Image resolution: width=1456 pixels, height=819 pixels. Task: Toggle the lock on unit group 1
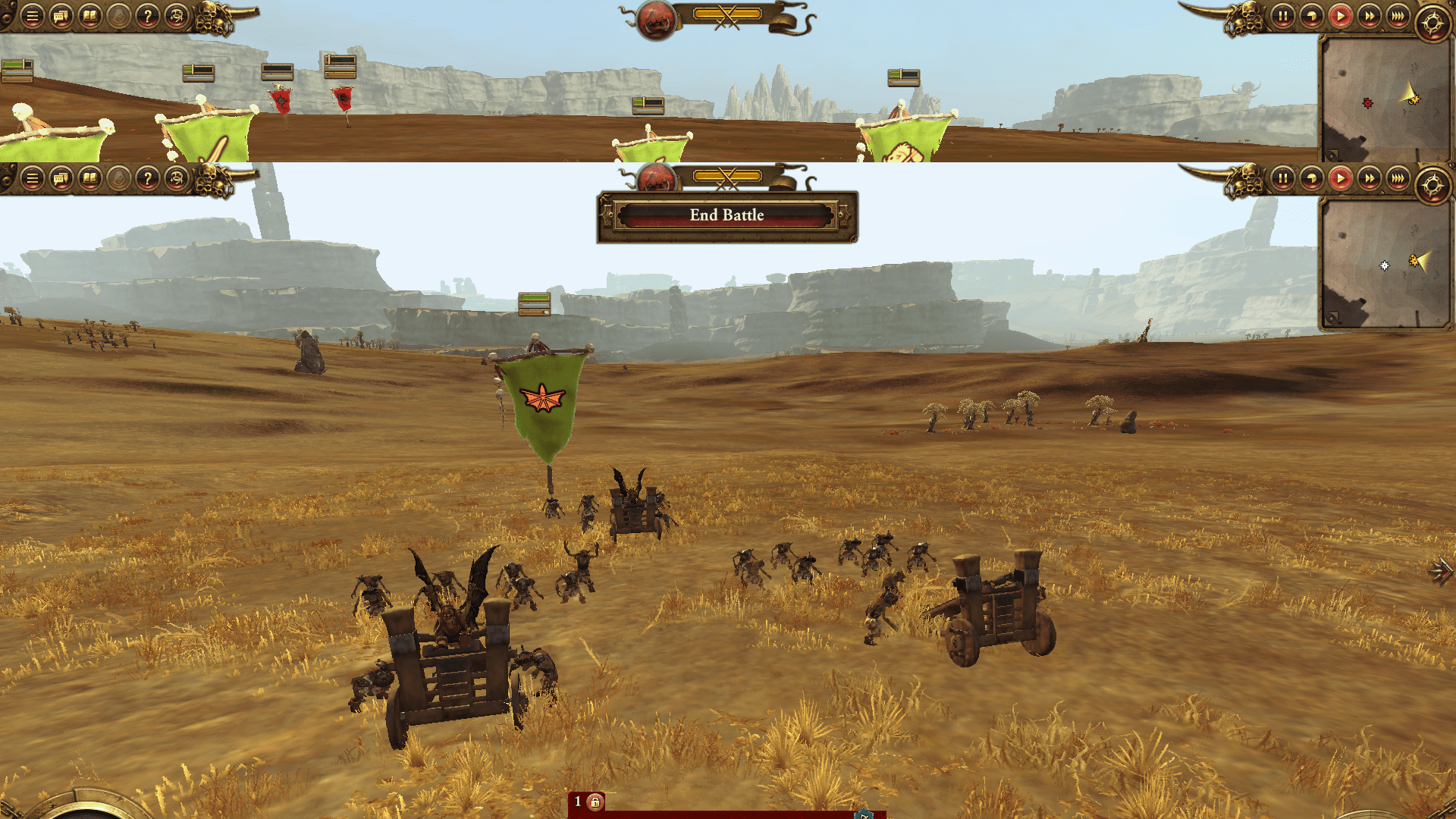pos(597,801)
